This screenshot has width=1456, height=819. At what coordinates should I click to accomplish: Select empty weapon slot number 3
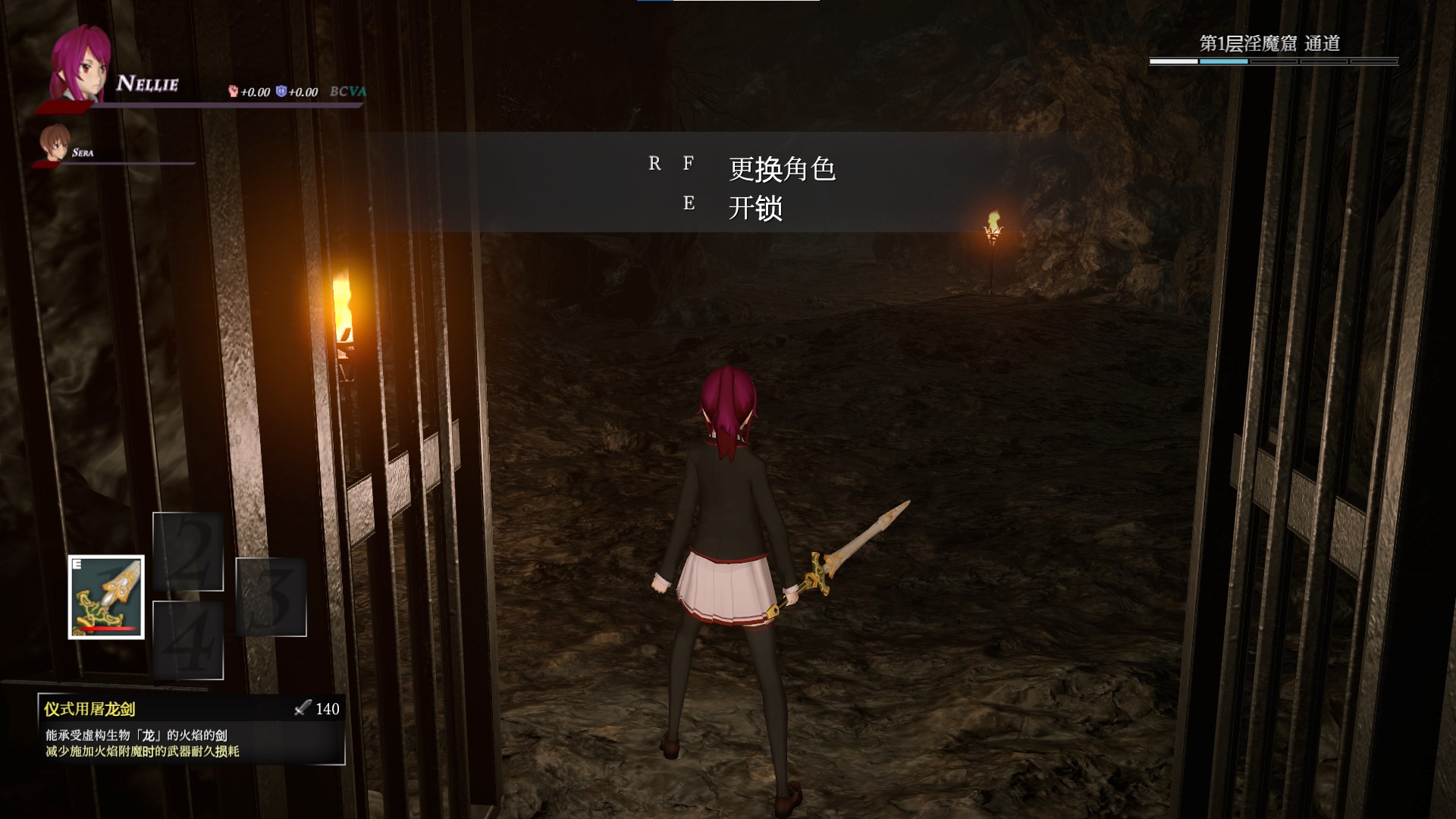271,597
